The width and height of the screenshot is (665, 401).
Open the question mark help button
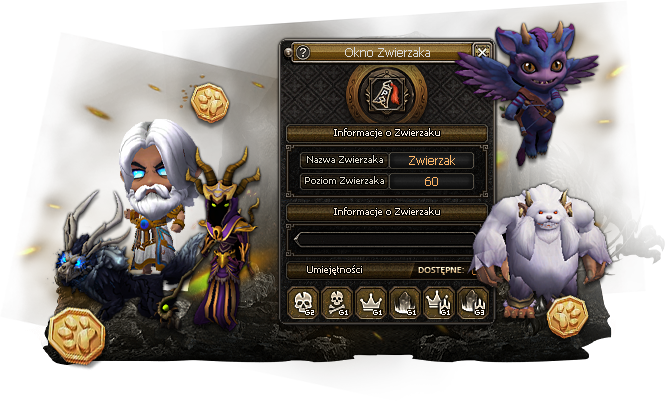point(303,53)
